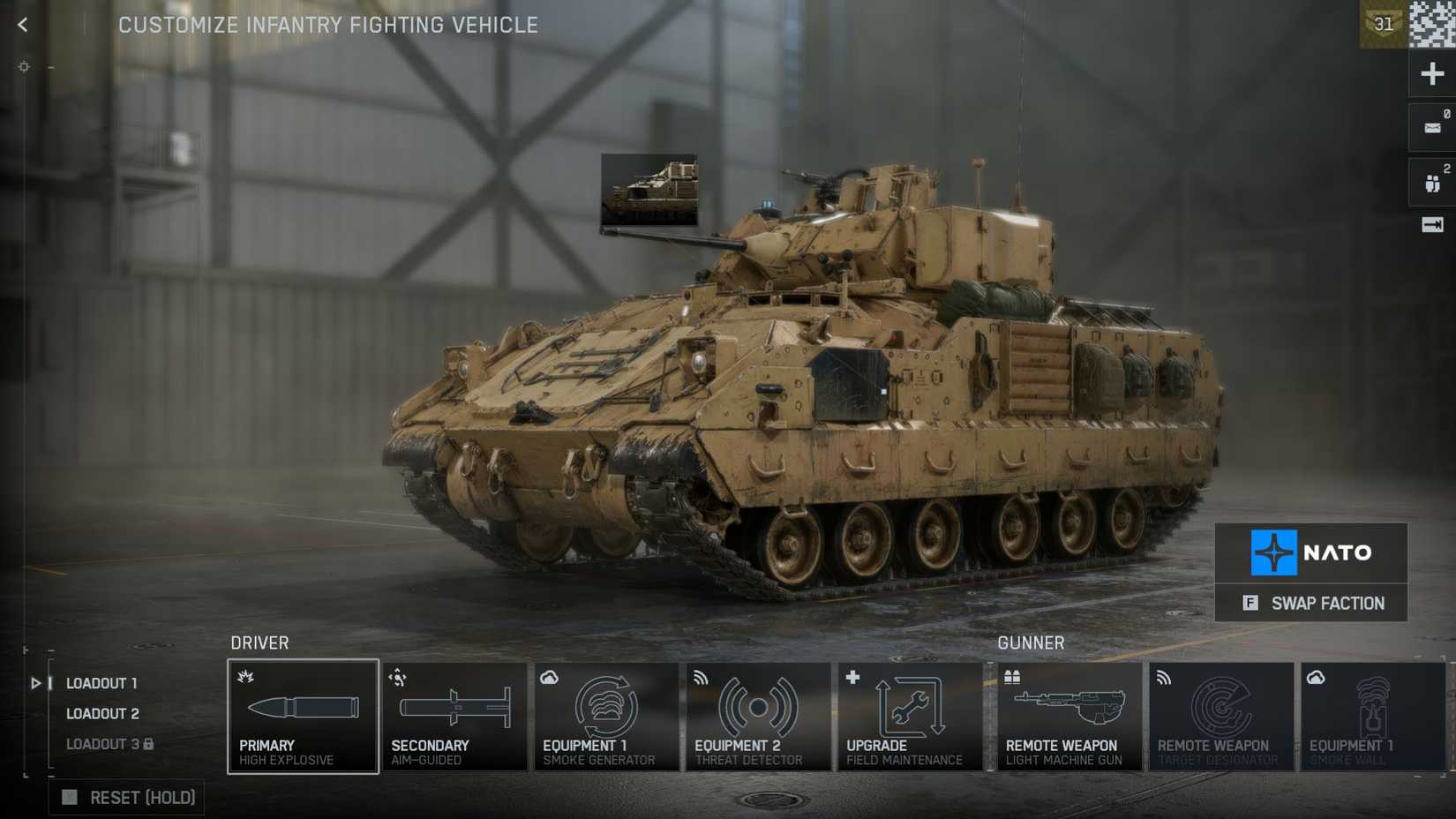Select the Smoke Generator equipment icon

click(x=606, y=715)
